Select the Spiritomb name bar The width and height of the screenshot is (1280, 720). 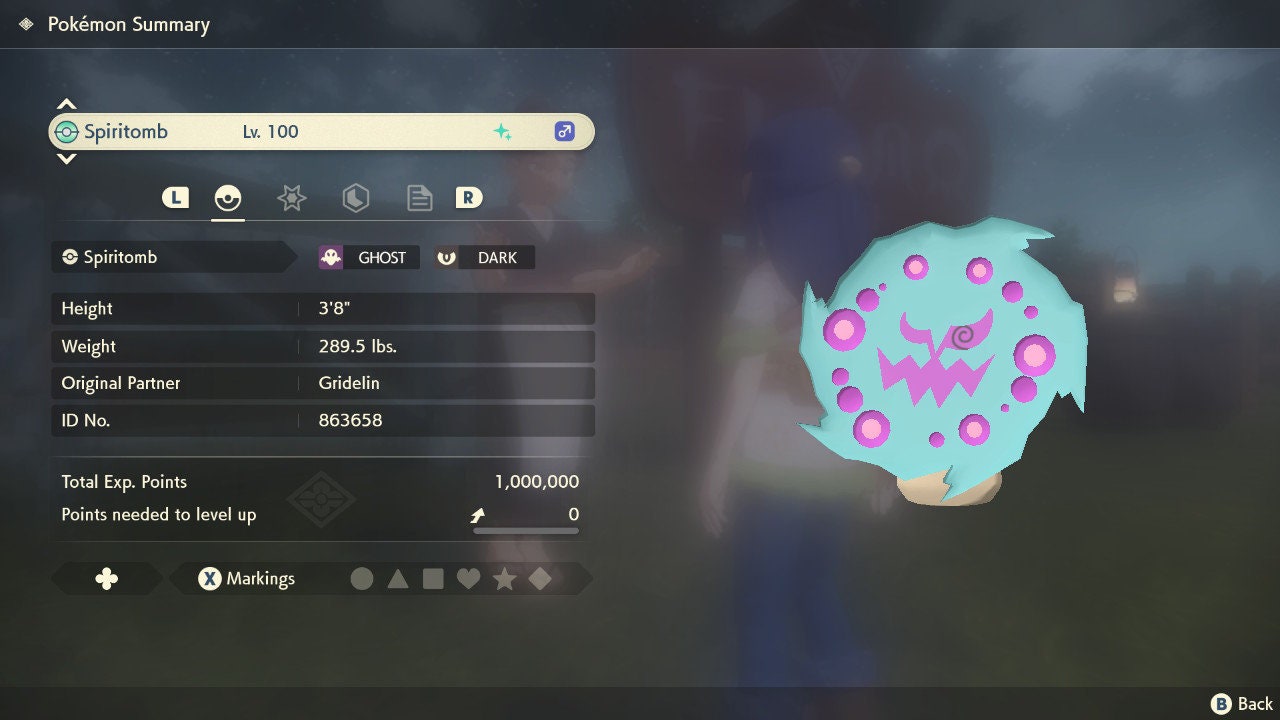pyautogui.click(x=321, y=132)
